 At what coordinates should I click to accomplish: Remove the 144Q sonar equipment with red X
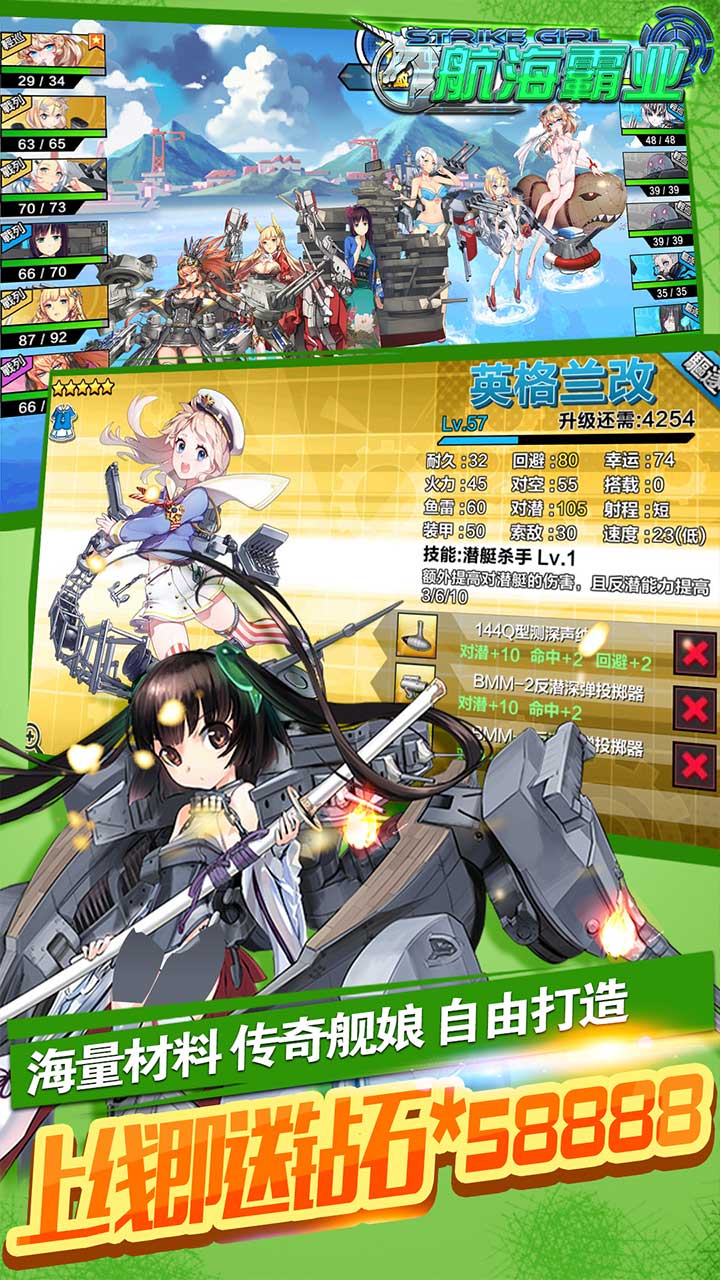point(692,653)
